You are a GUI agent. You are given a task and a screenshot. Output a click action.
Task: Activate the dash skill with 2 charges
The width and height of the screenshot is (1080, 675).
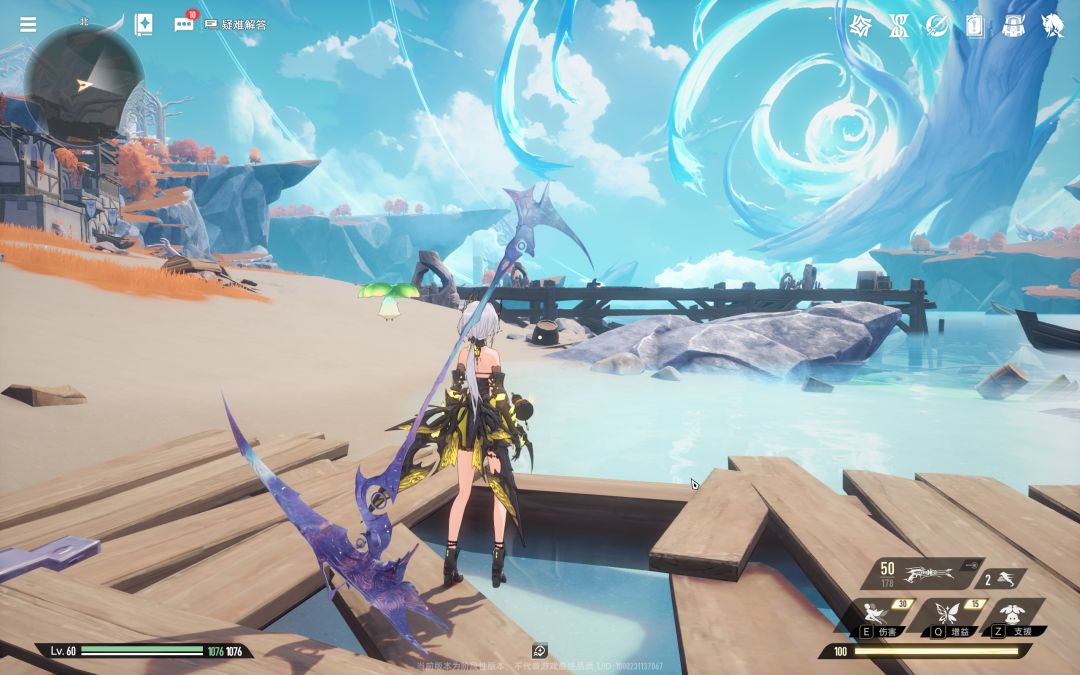point(1004,578)
